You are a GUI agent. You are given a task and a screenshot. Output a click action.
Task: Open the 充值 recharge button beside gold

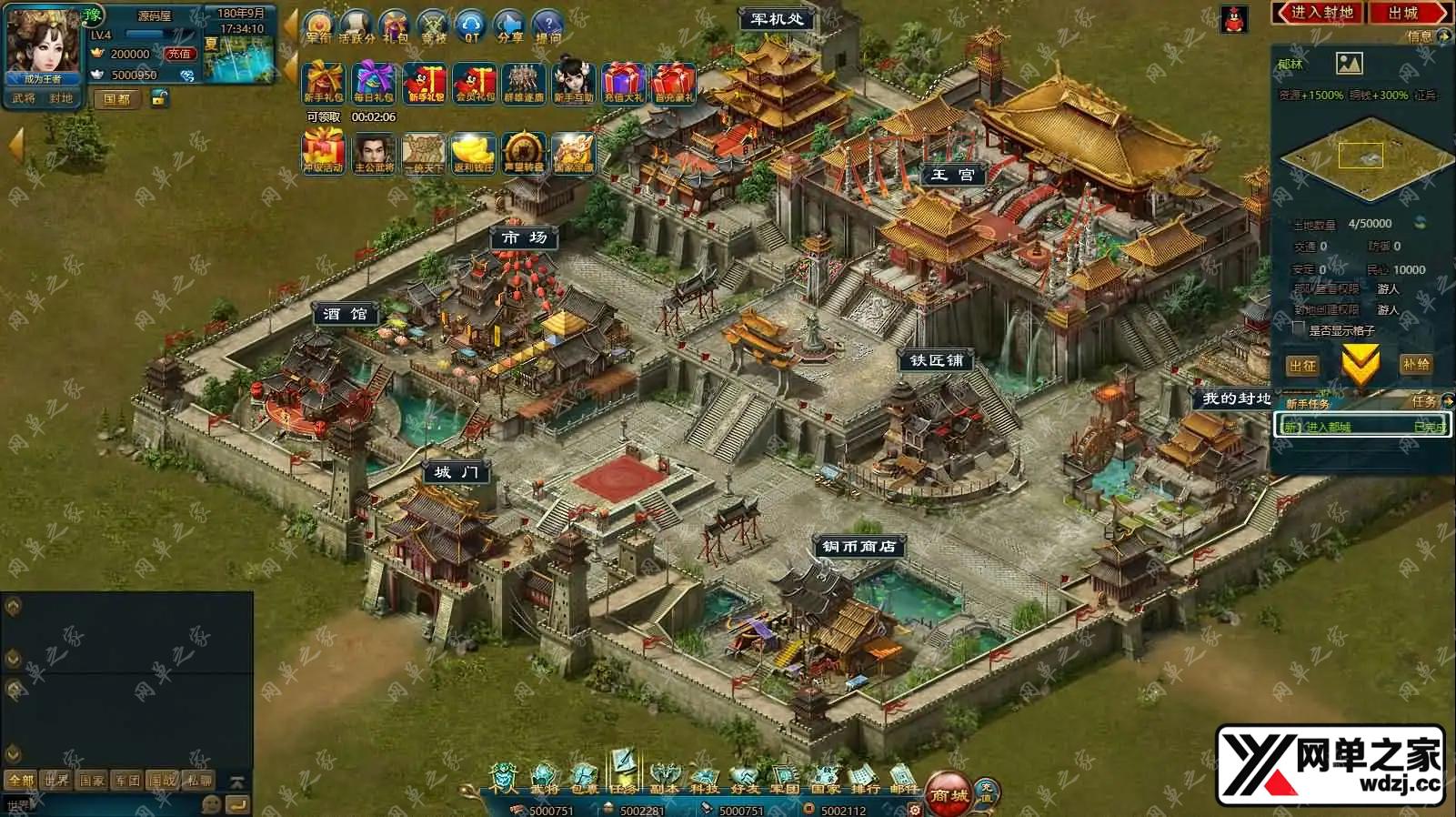point(179,54)
